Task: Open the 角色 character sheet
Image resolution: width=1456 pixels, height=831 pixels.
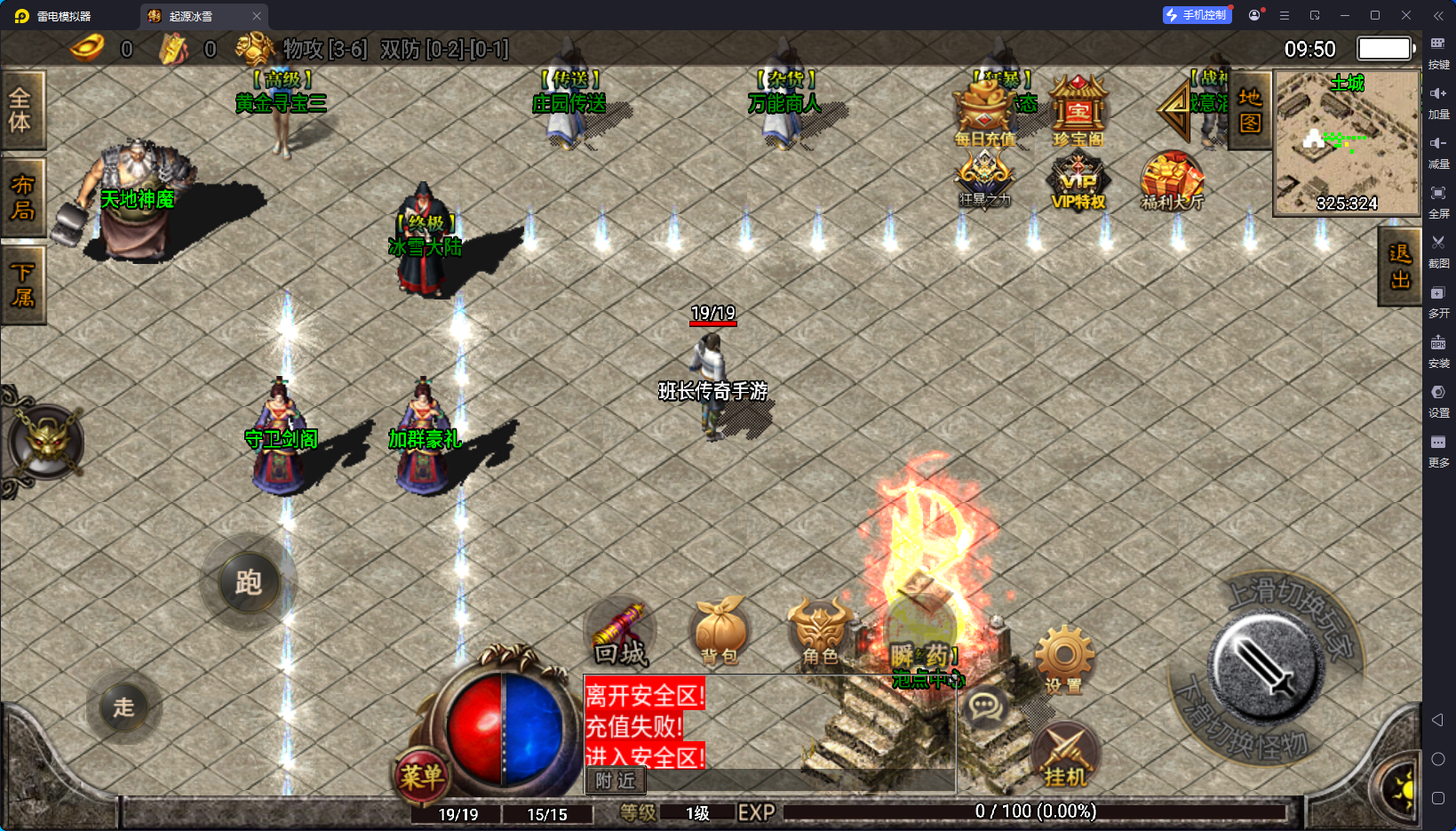Action: [820, 630]
